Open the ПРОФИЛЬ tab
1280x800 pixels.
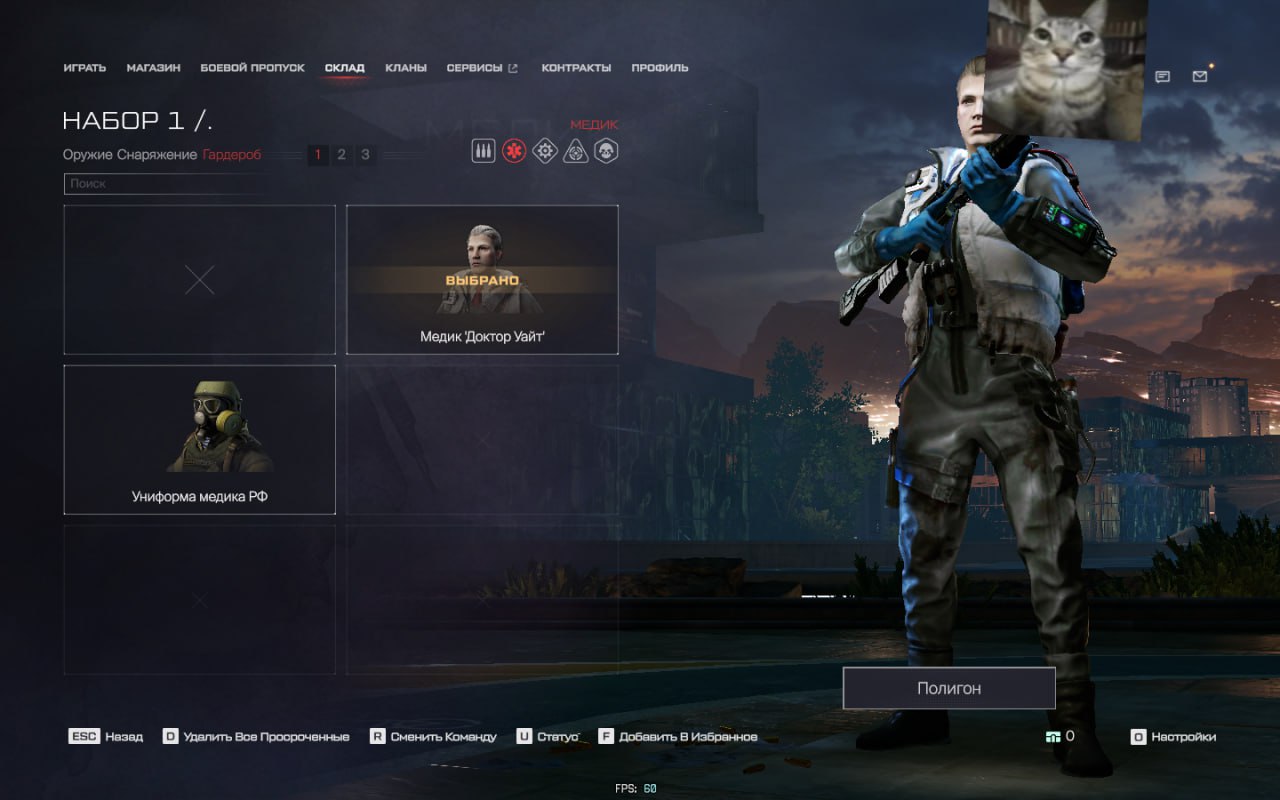[x=659, y=68]
